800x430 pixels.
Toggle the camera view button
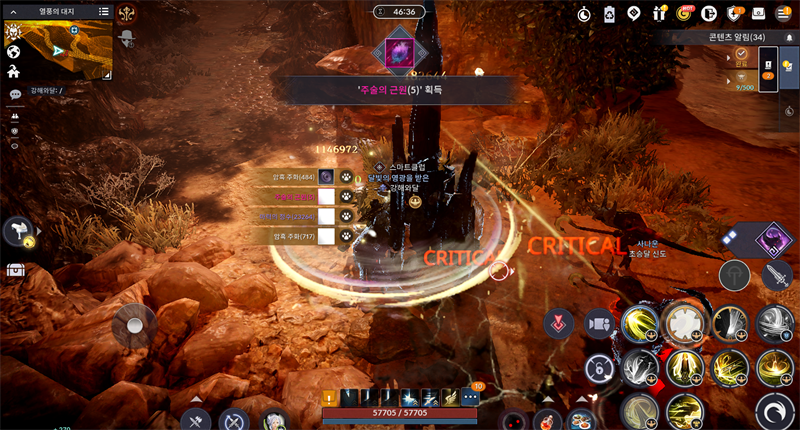pos(598,323)
